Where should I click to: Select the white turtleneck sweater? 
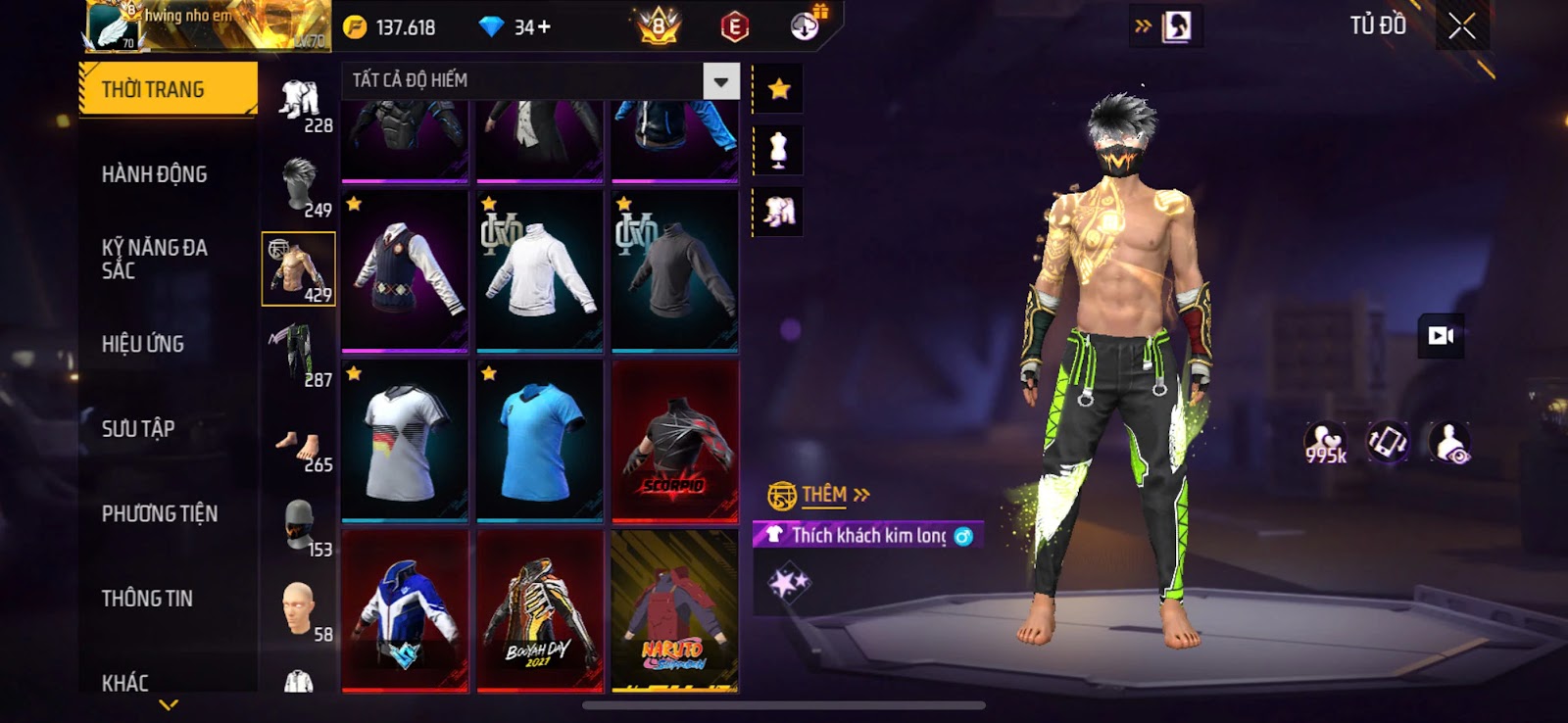tap(539, 270)
